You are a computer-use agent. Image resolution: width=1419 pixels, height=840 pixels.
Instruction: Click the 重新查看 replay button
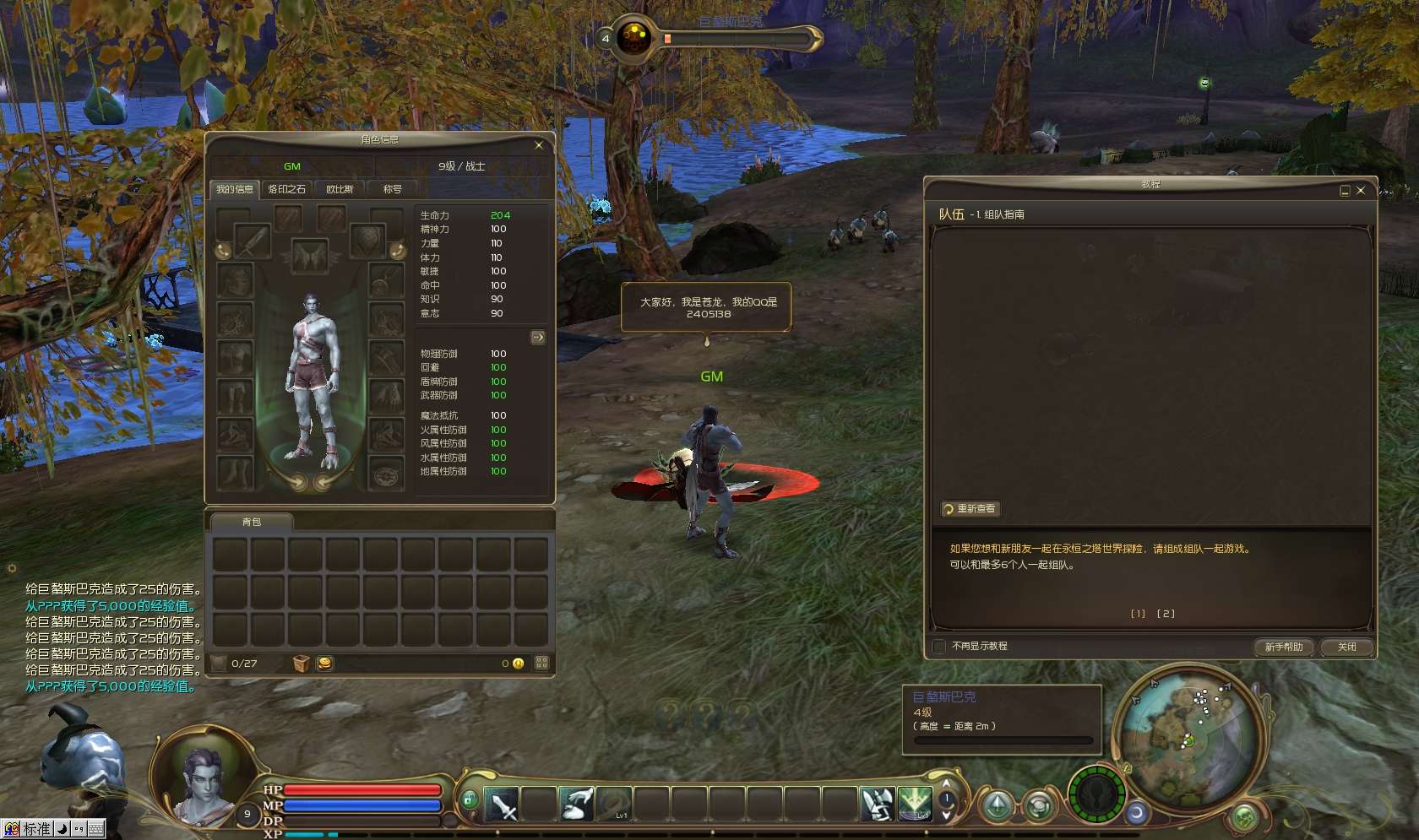[971, 509]
